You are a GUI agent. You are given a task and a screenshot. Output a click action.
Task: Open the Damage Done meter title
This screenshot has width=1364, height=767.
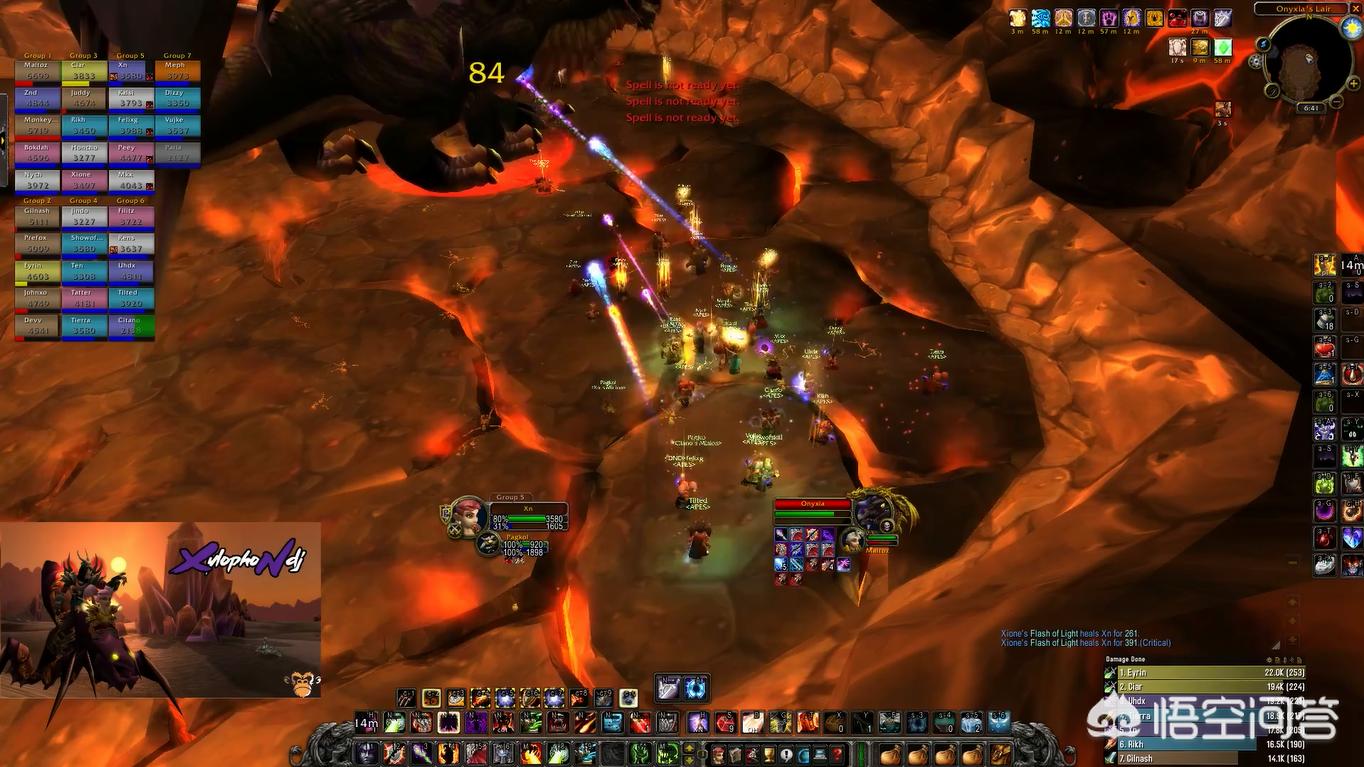tap(1126, 660)
